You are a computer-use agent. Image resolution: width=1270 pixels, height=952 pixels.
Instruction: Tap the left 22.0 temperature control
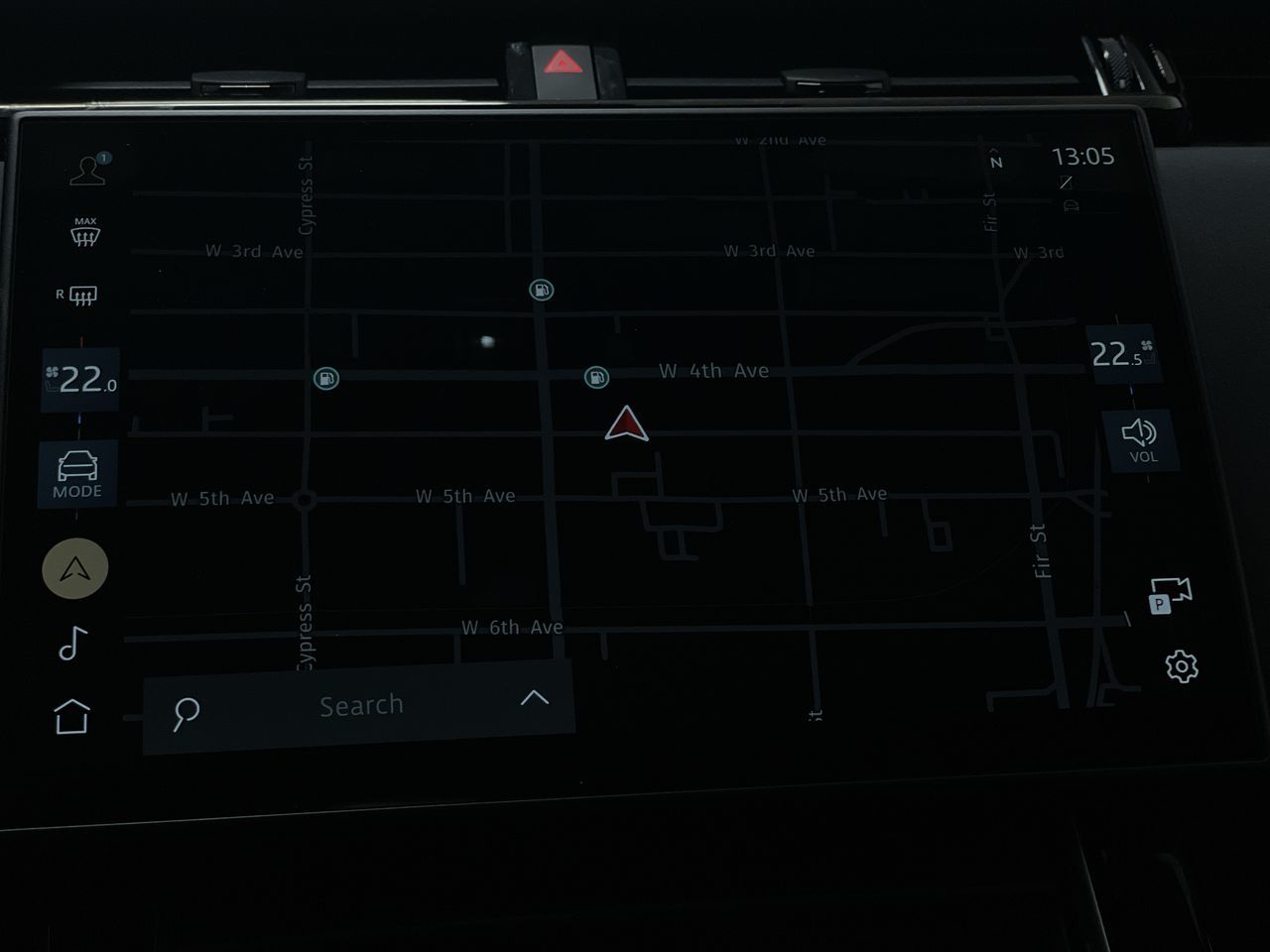80,380
